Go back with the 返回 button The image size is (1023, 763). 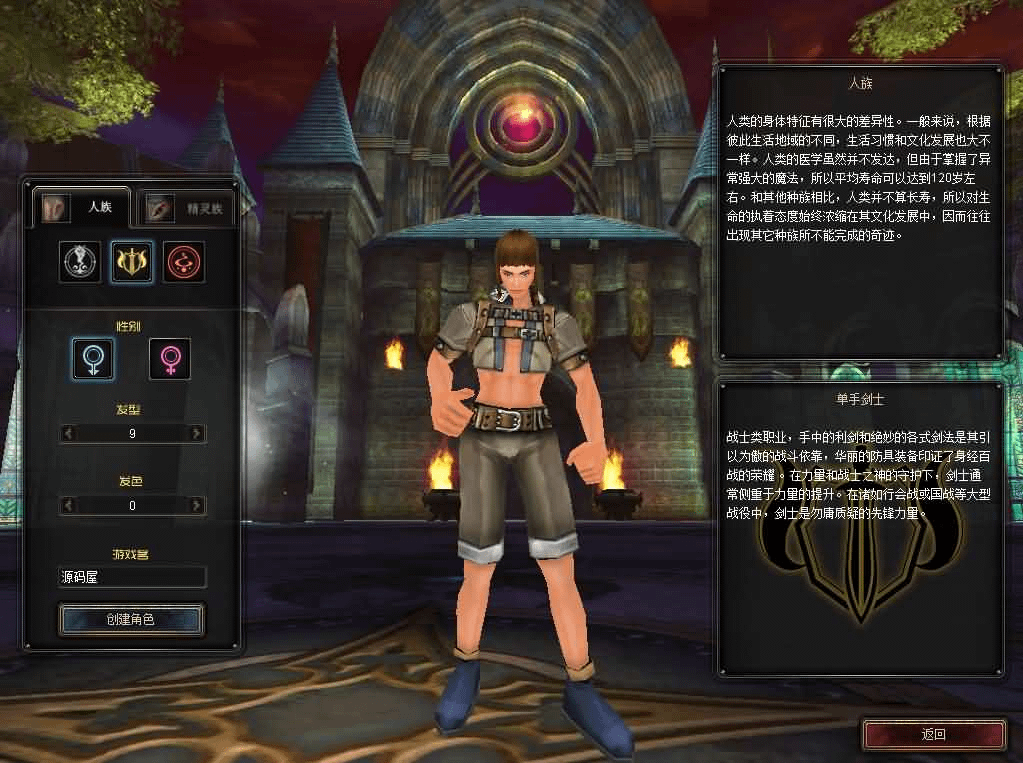pos(932,734)
